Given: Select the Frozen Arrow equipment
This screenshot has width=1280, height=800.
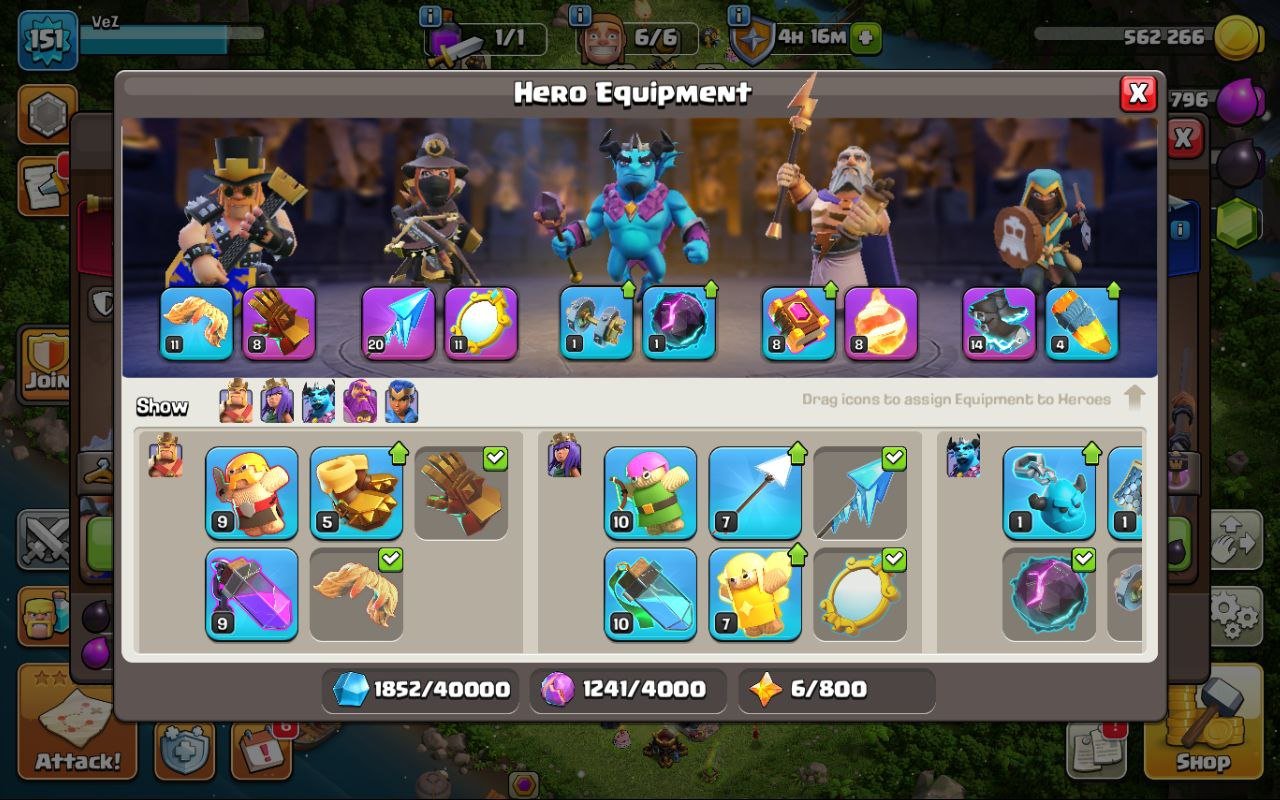Looking at the screenshot, I should (x=860, y=490).
